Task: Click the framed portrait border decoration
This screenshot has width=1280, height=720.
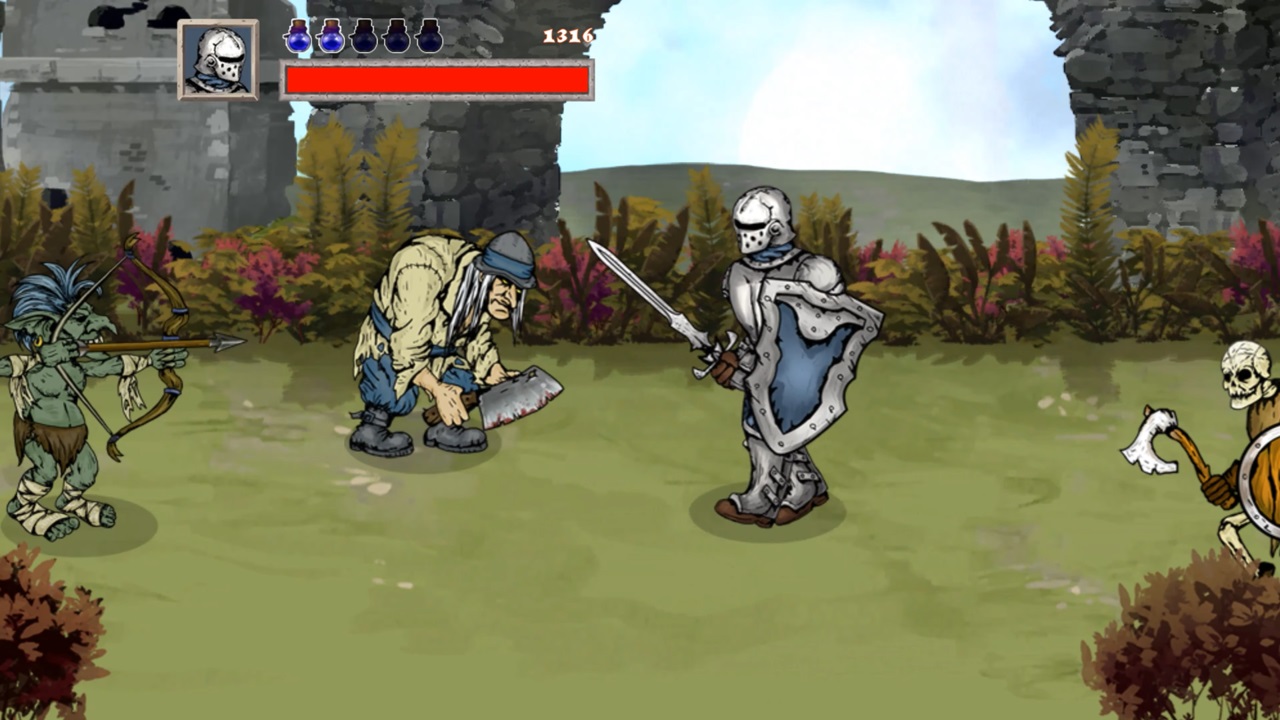Action: pos(218,22)
